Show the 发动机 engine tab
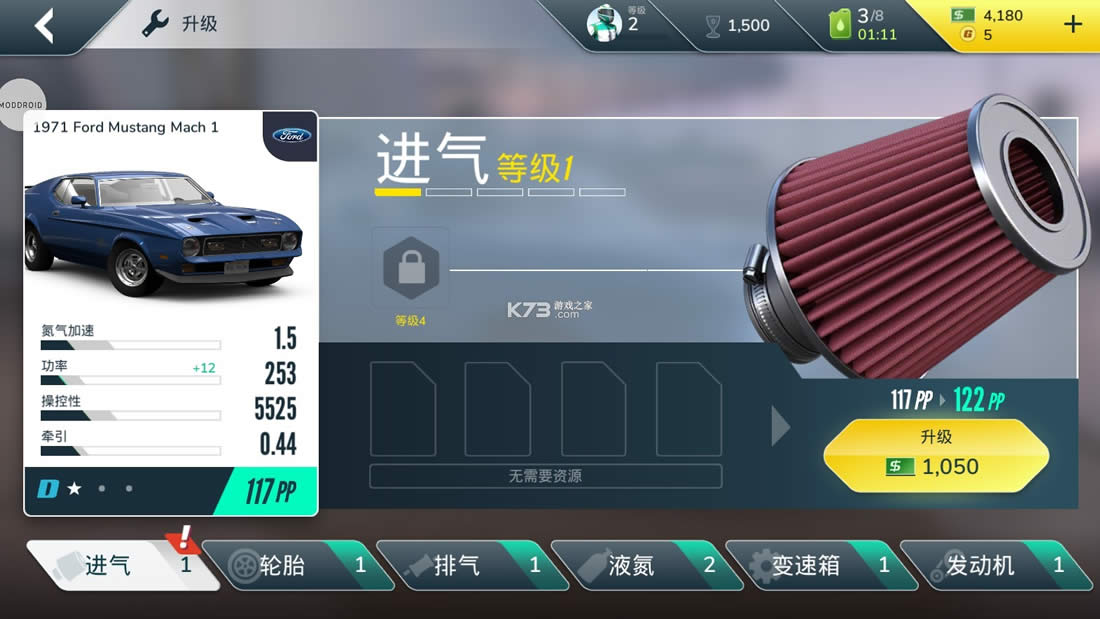 [x=985, y=566]
